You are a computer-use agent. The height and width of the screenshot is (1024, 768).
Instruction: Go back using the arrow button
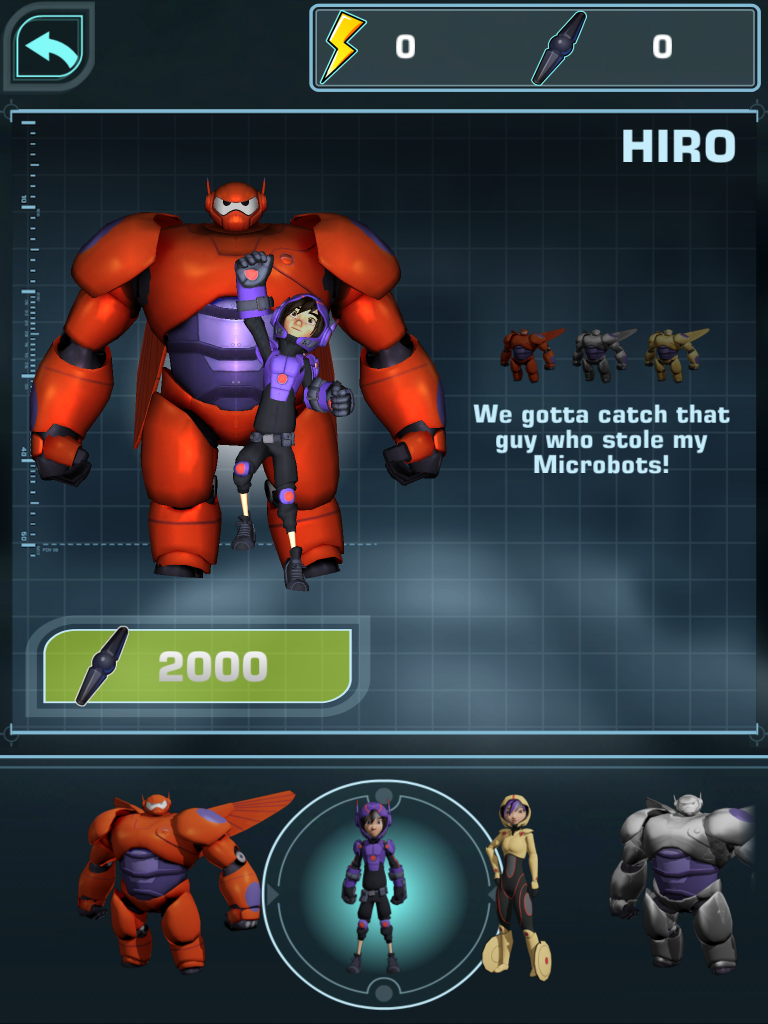tap(52, 47)
